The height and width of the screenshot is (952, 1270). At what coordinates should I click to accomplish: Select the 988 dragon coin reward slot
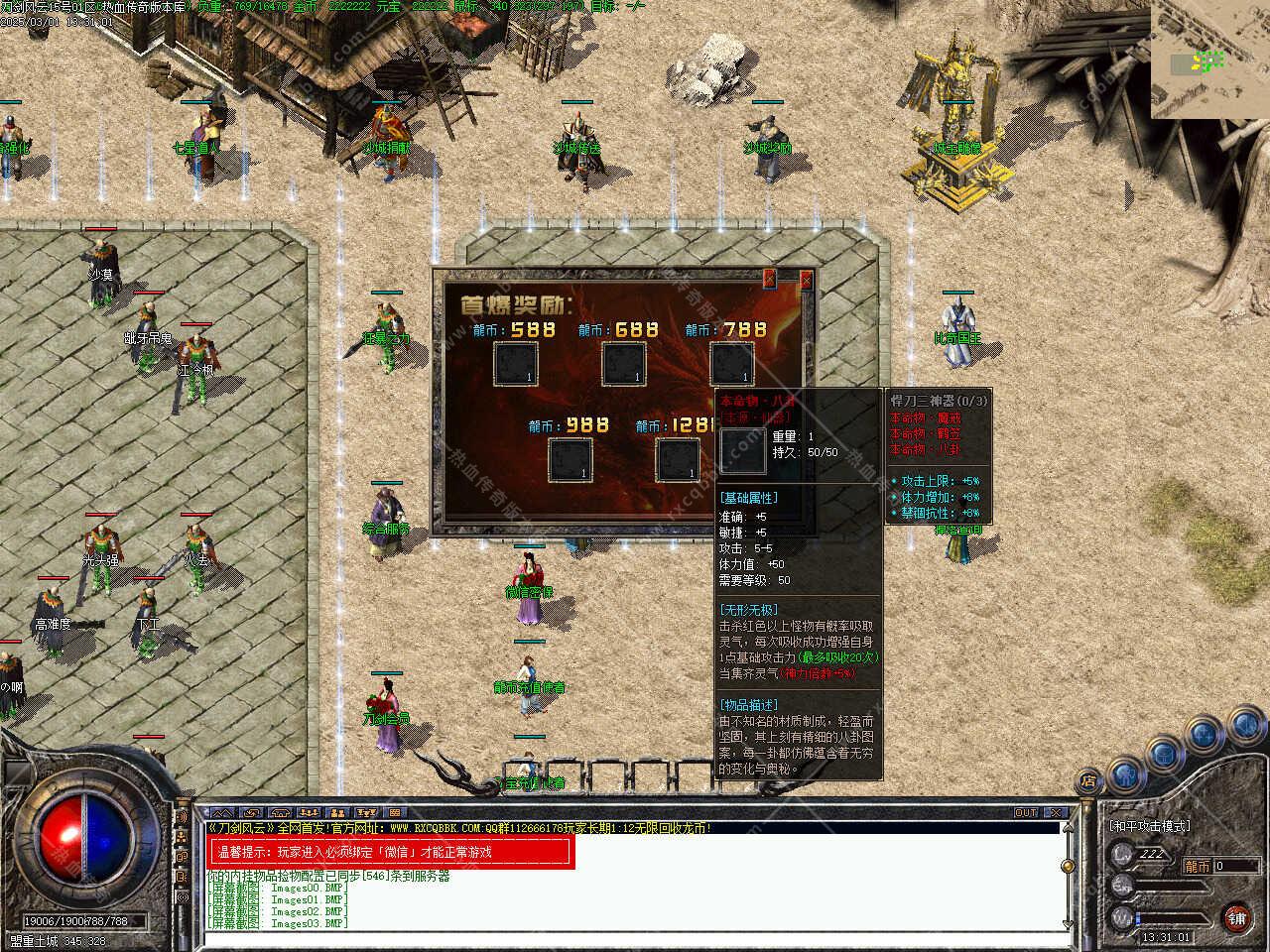(x=571, y=458)
